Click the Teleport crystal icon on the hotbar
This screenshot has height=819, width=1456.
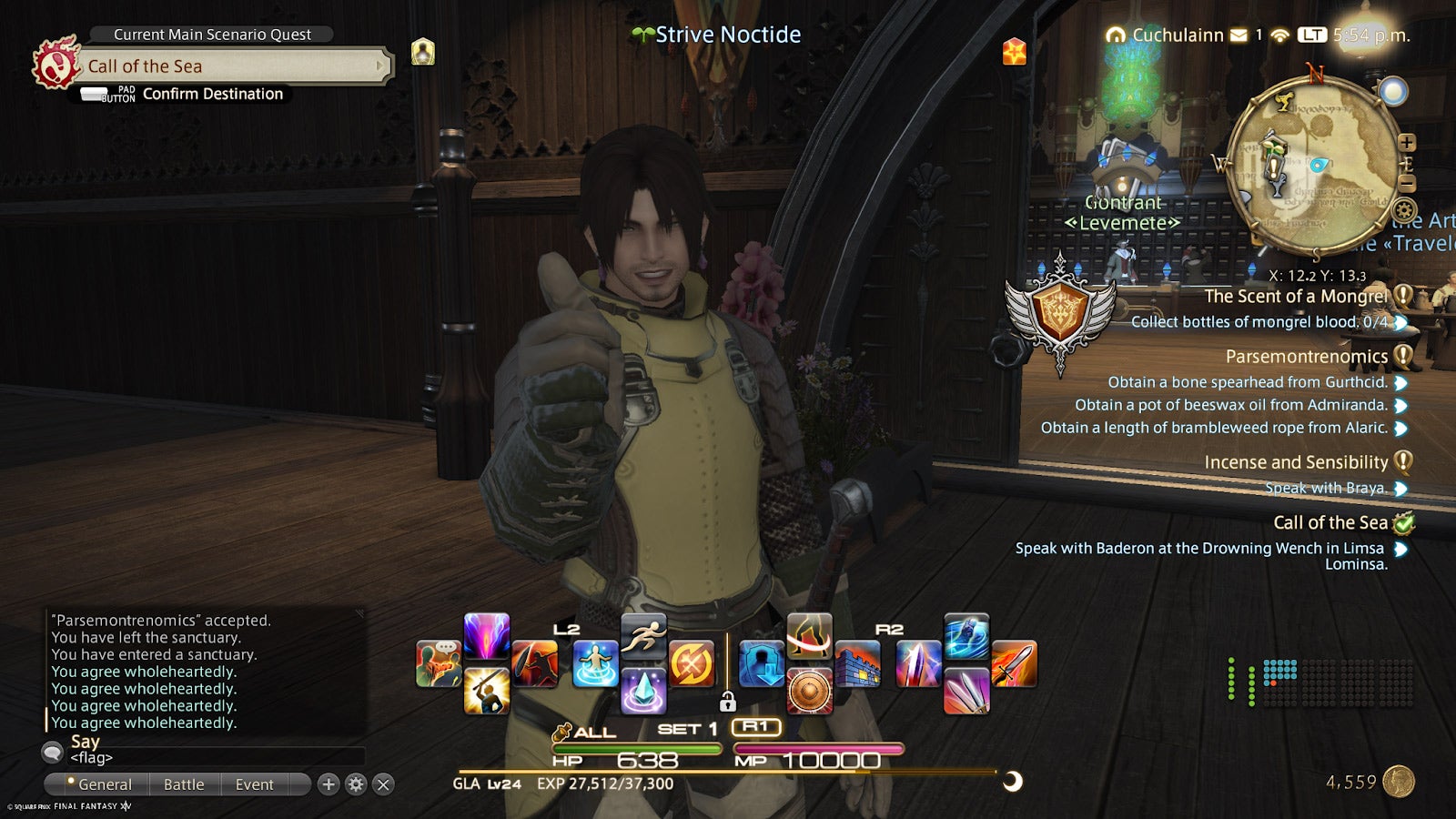tap(643, 689)
